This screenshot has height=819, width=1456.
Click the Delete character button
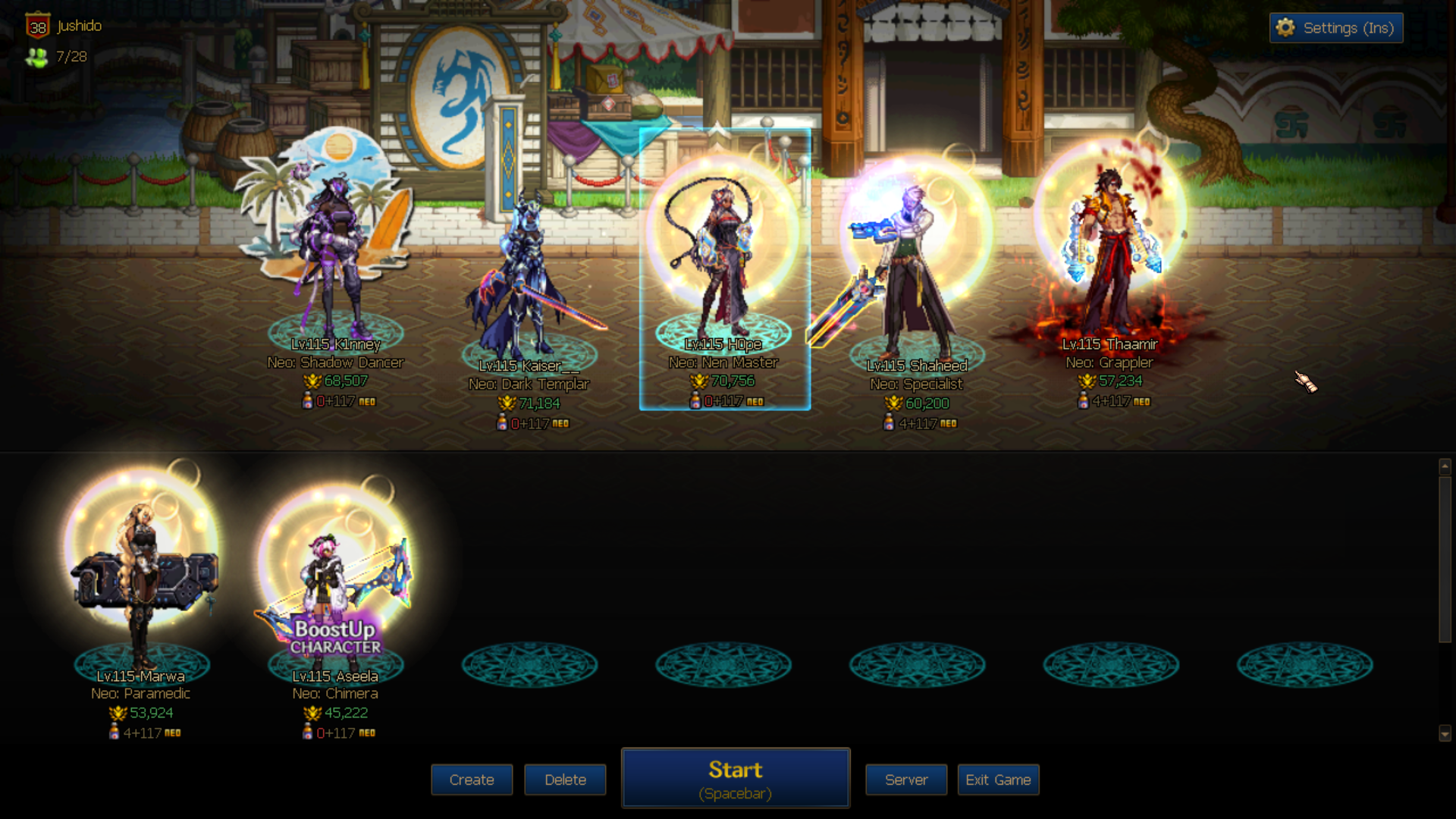565,780
